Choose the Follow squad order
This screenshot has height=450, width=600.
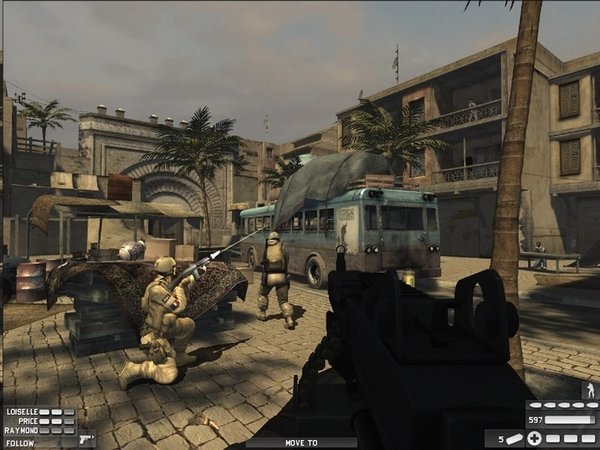(x=19, y=441)
